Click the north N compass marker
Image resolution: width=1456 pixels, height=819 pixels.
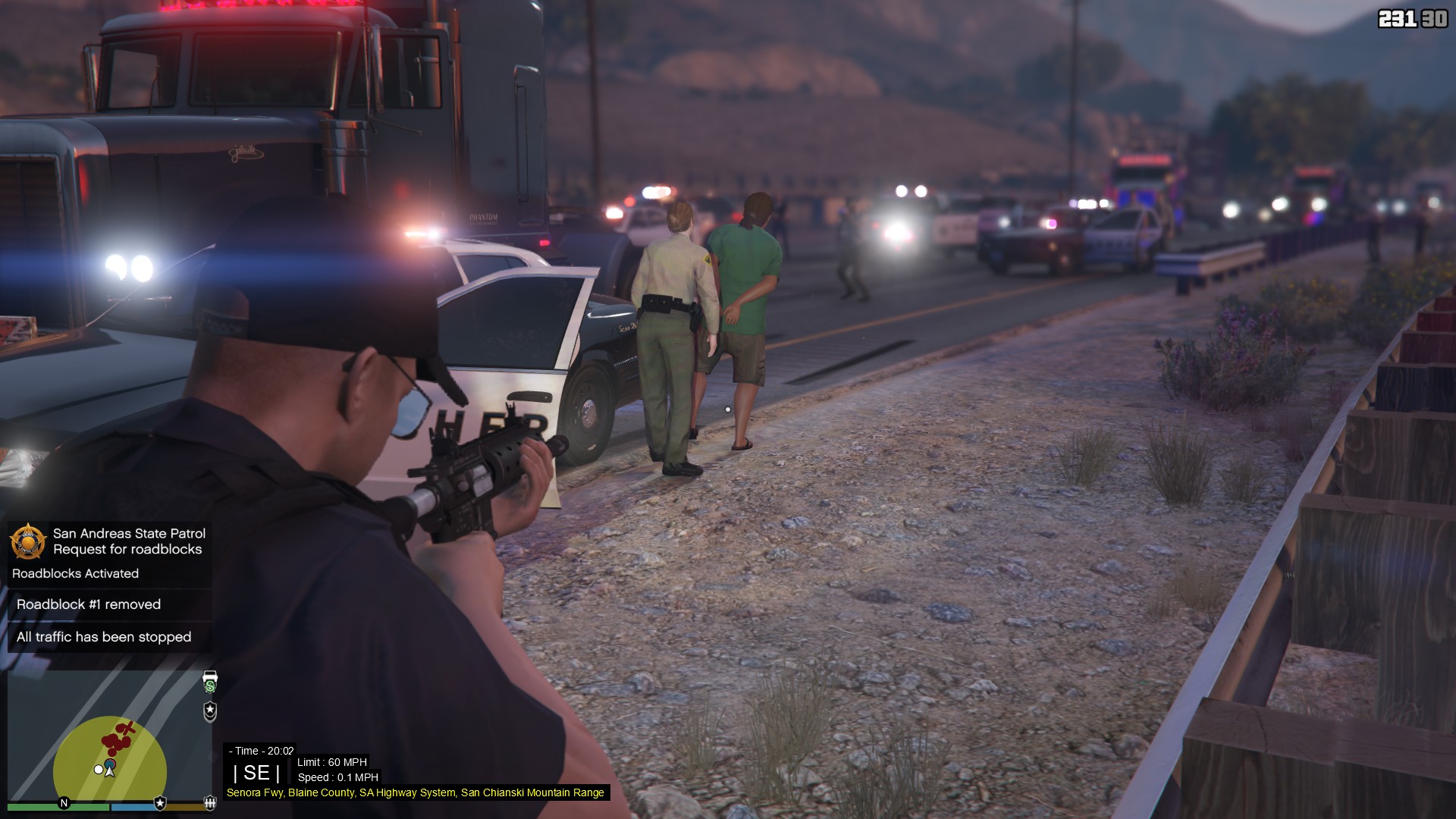[x=64, y=803]
